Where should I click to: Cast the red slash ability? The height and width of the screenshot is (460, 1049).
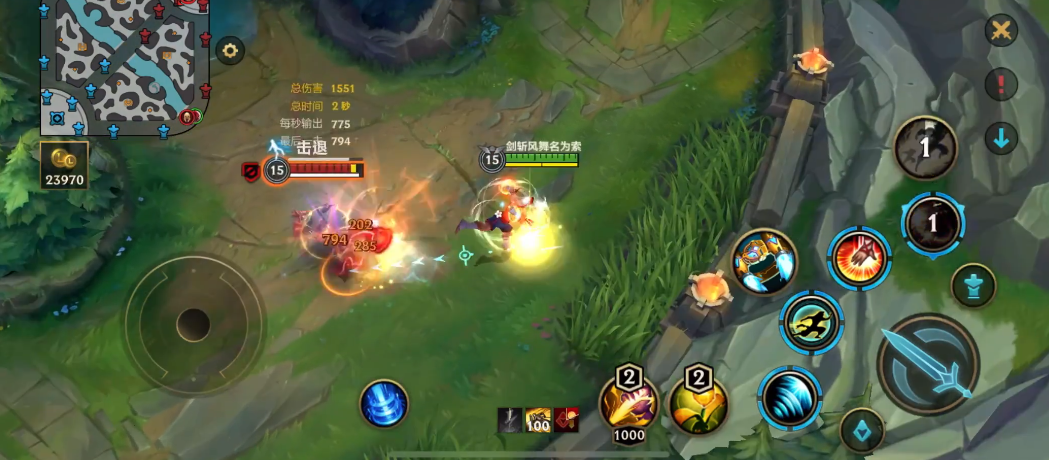pyautogui.click(x=859, y=257)
